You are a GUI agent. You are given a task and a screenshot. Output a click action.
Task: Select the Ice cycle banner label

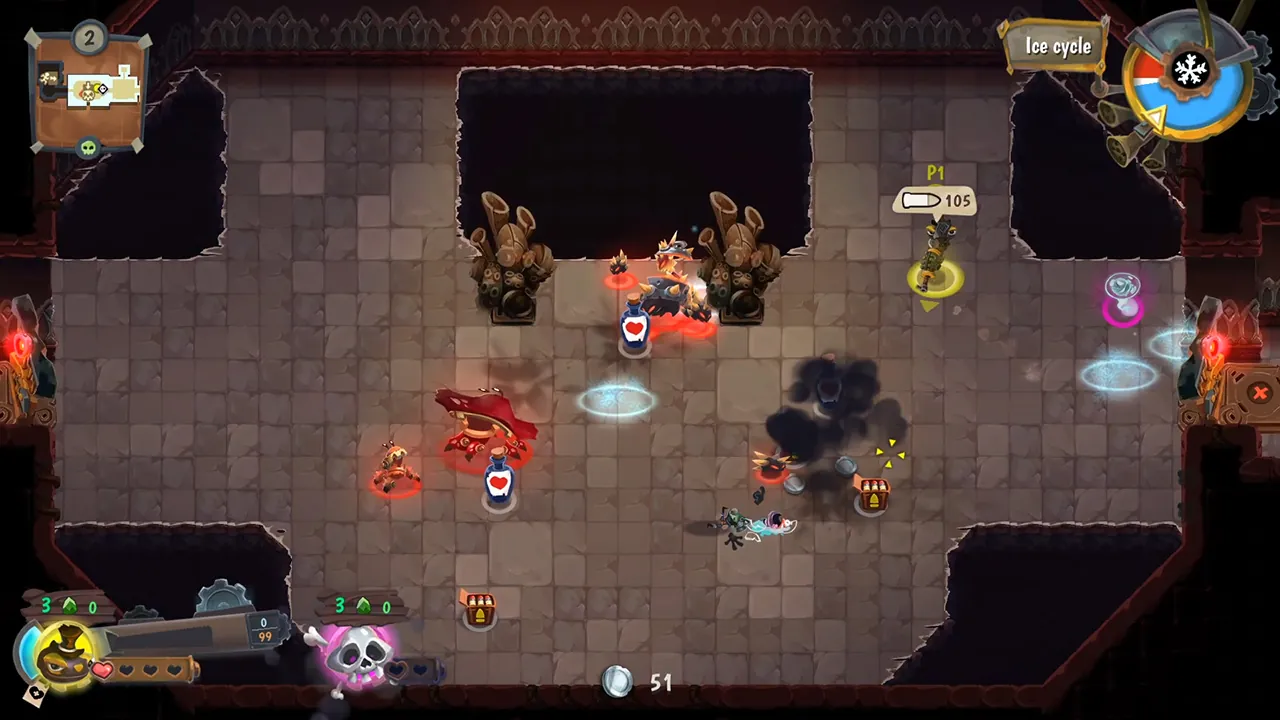point(1058,46)
